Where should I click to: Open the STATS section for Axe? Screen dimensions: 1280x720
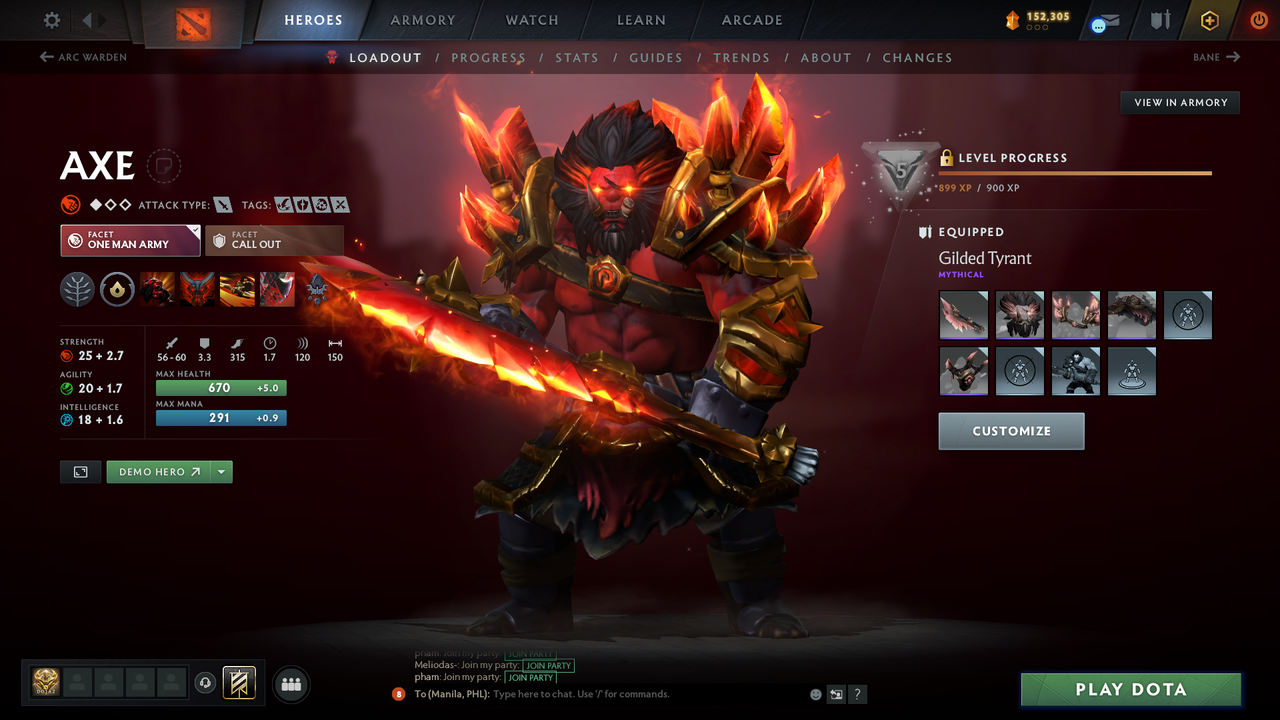(x=577, y=57)
